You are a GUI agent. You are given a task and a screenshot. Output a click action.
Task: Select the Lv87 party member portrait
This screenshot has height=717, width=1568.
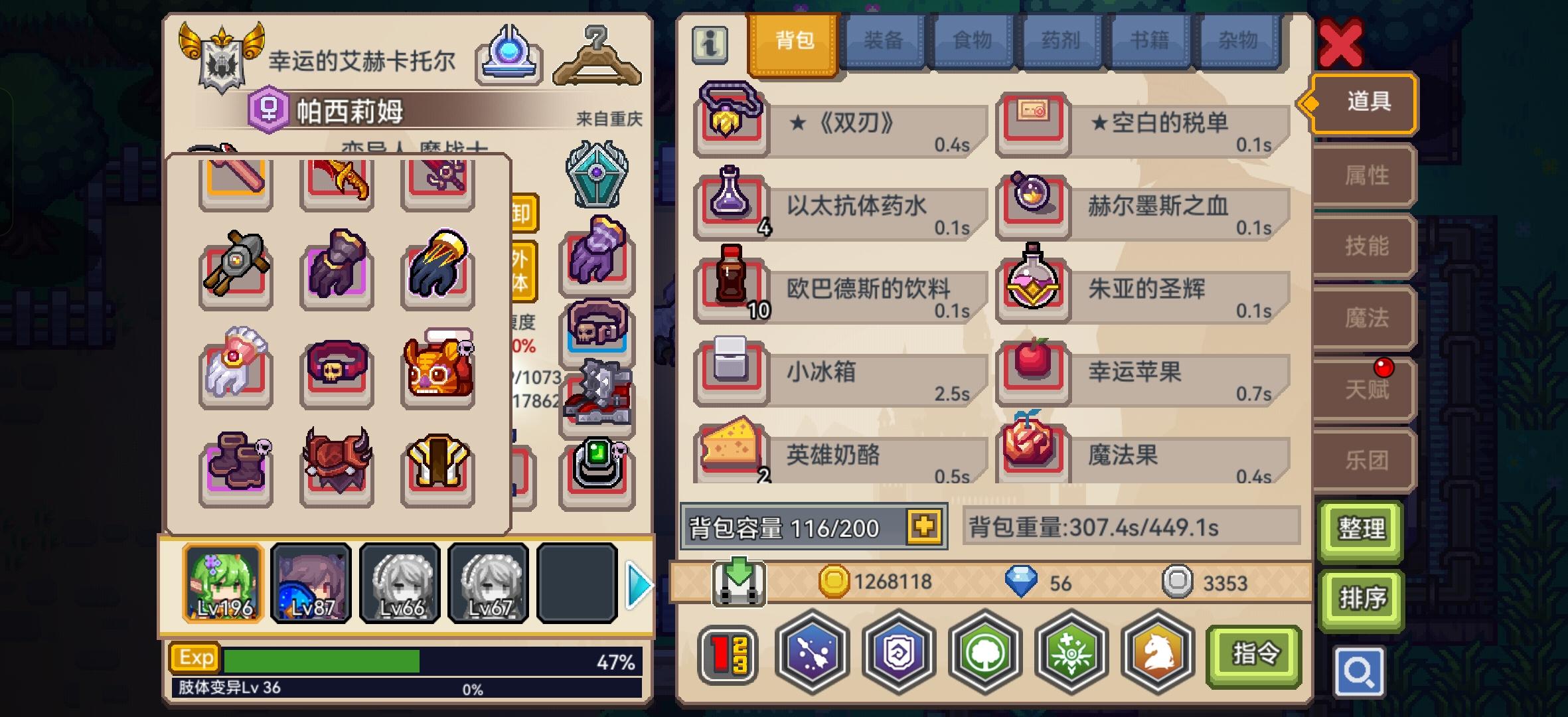310,583
